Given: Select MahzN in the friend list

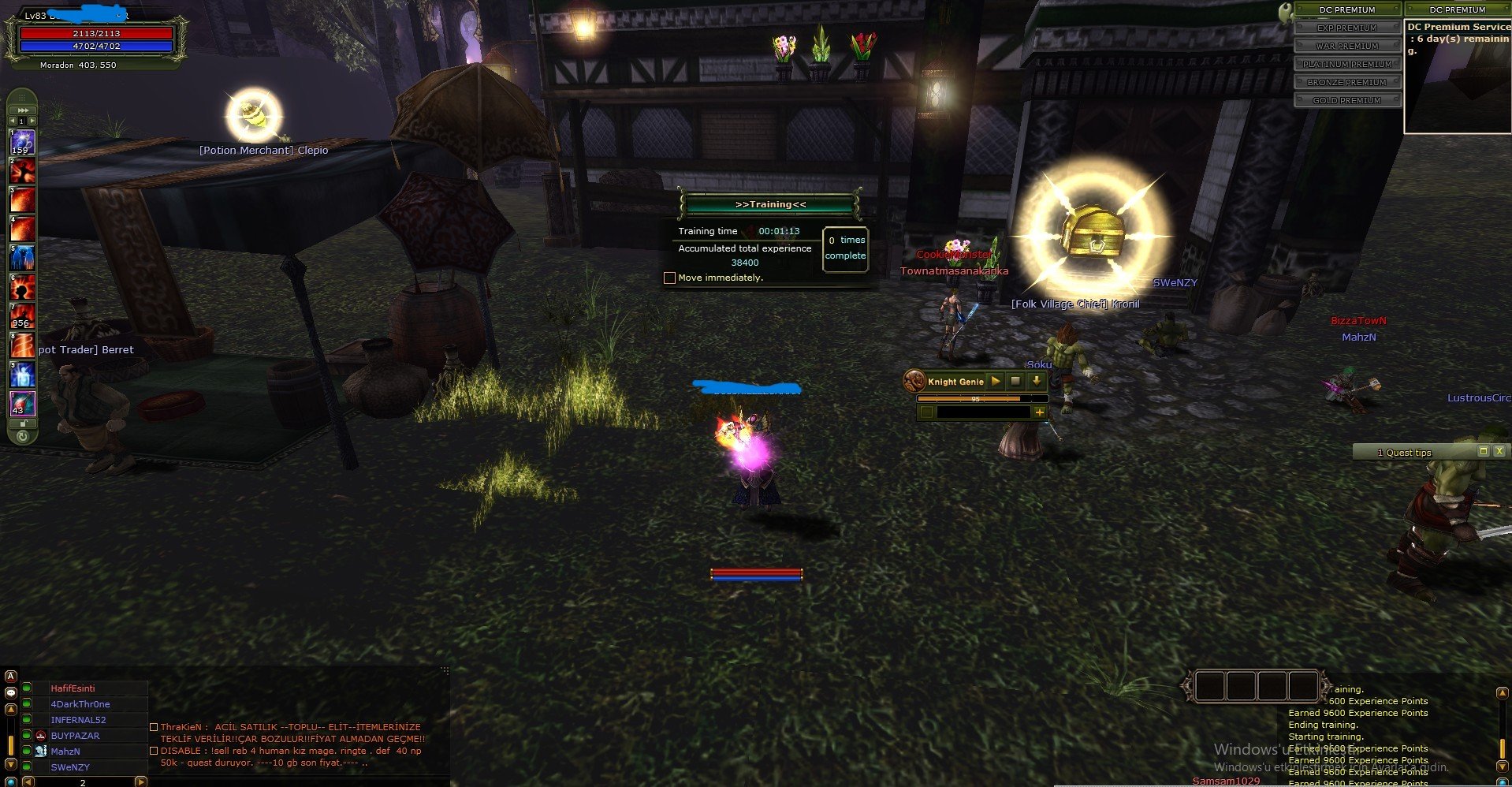Looking at the screenshot, I should coord(67,752).
